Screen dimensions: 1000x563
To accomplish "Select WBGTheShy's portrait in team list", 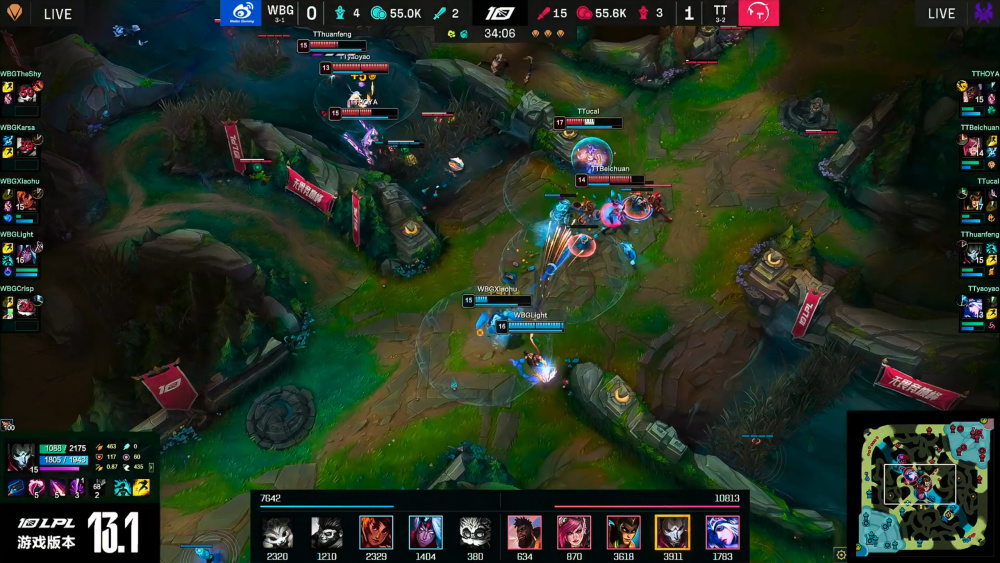I will [27, 93].
